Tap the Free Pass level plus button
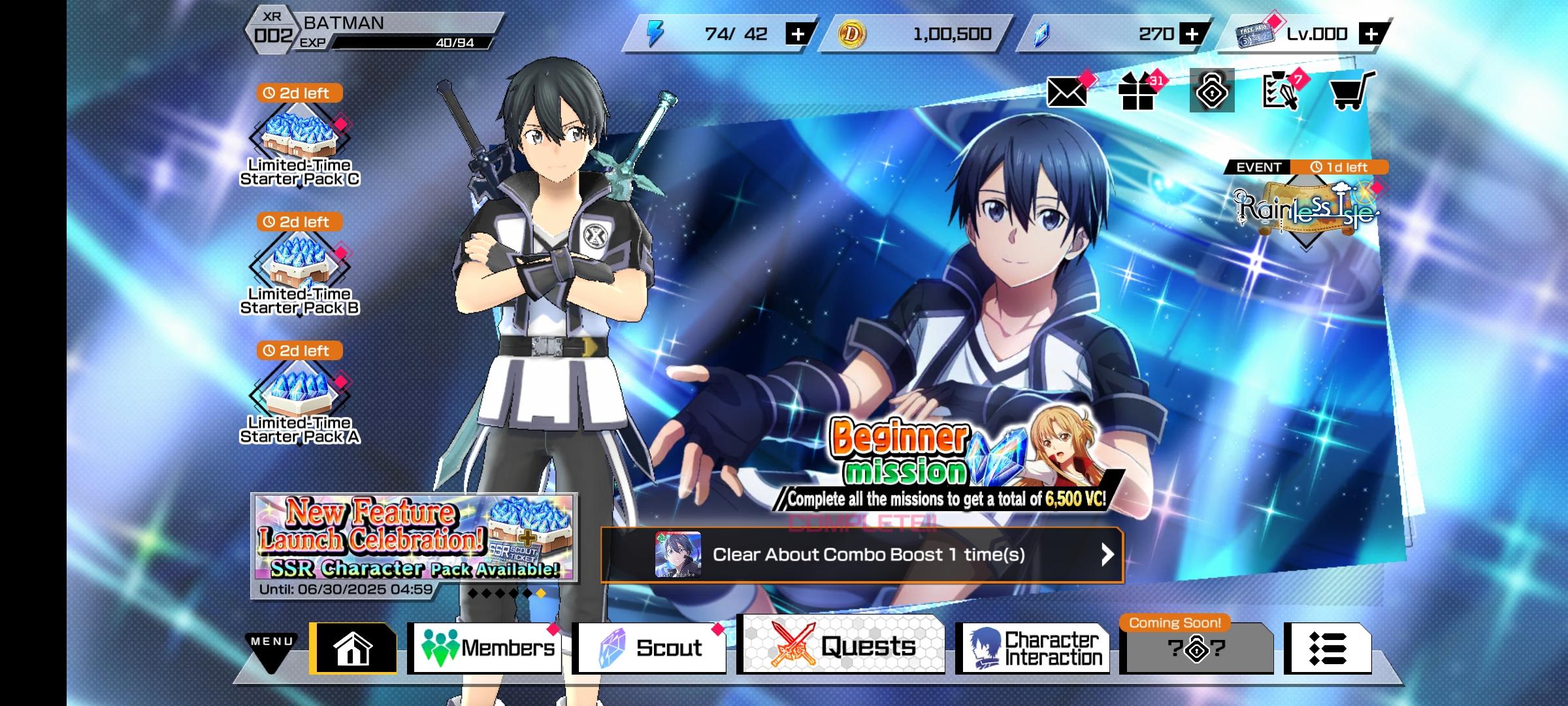Screen dimensions: 1568x706 pyautogui.click(x=1371, y=34)
